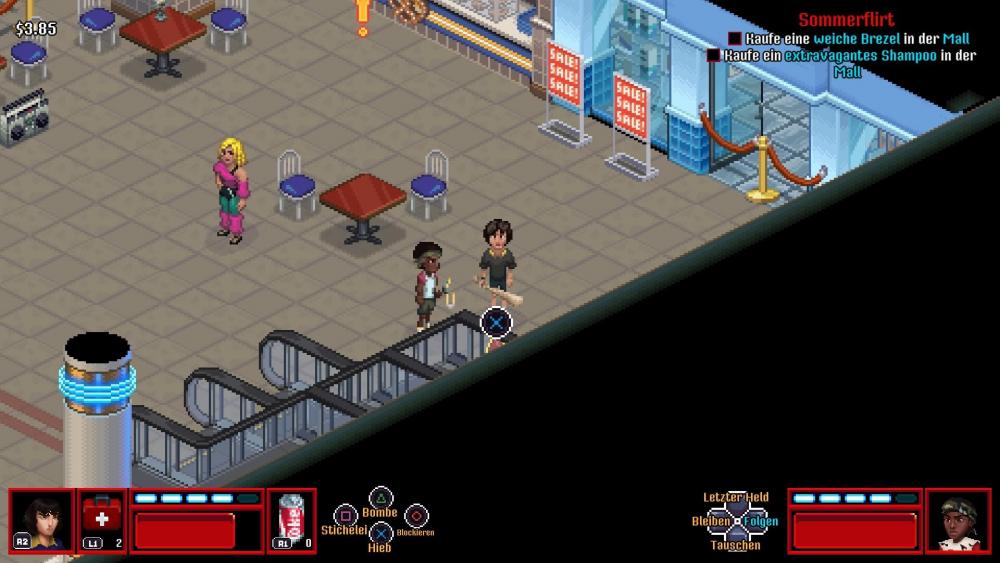Select the extravagantes Shampoo objective
The image size is (1000, 563).
click(850, 56)
